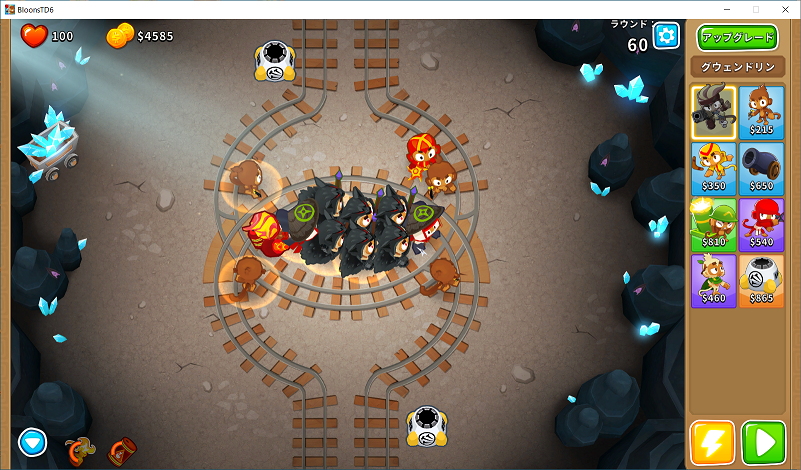Start the round with green play button

pyautogui.click(x=763, y=442)
